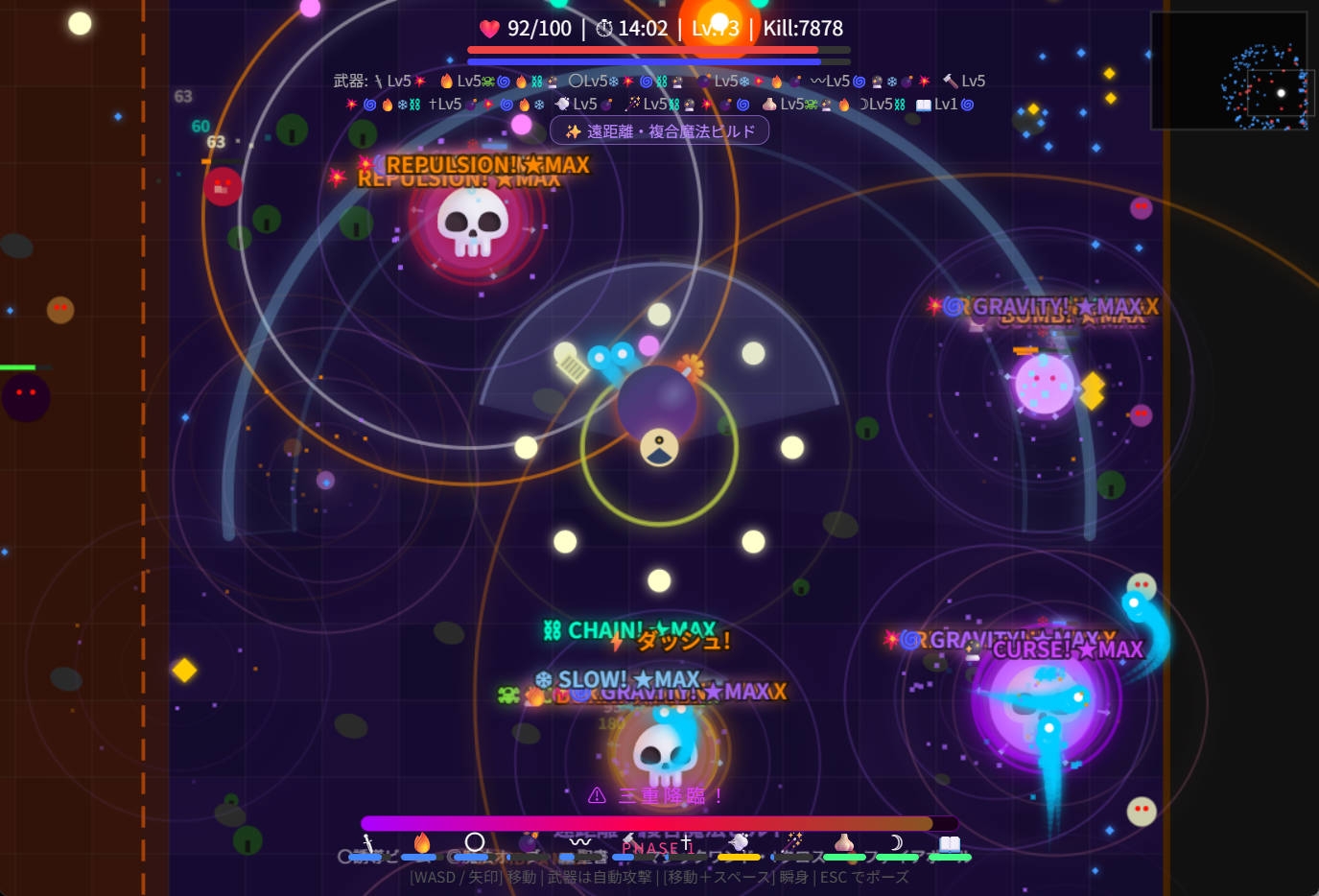Click the wave weapon cooldown icon
This screenshot has width=1319, height=896.
pyautogui.click(x=580, y=842)
